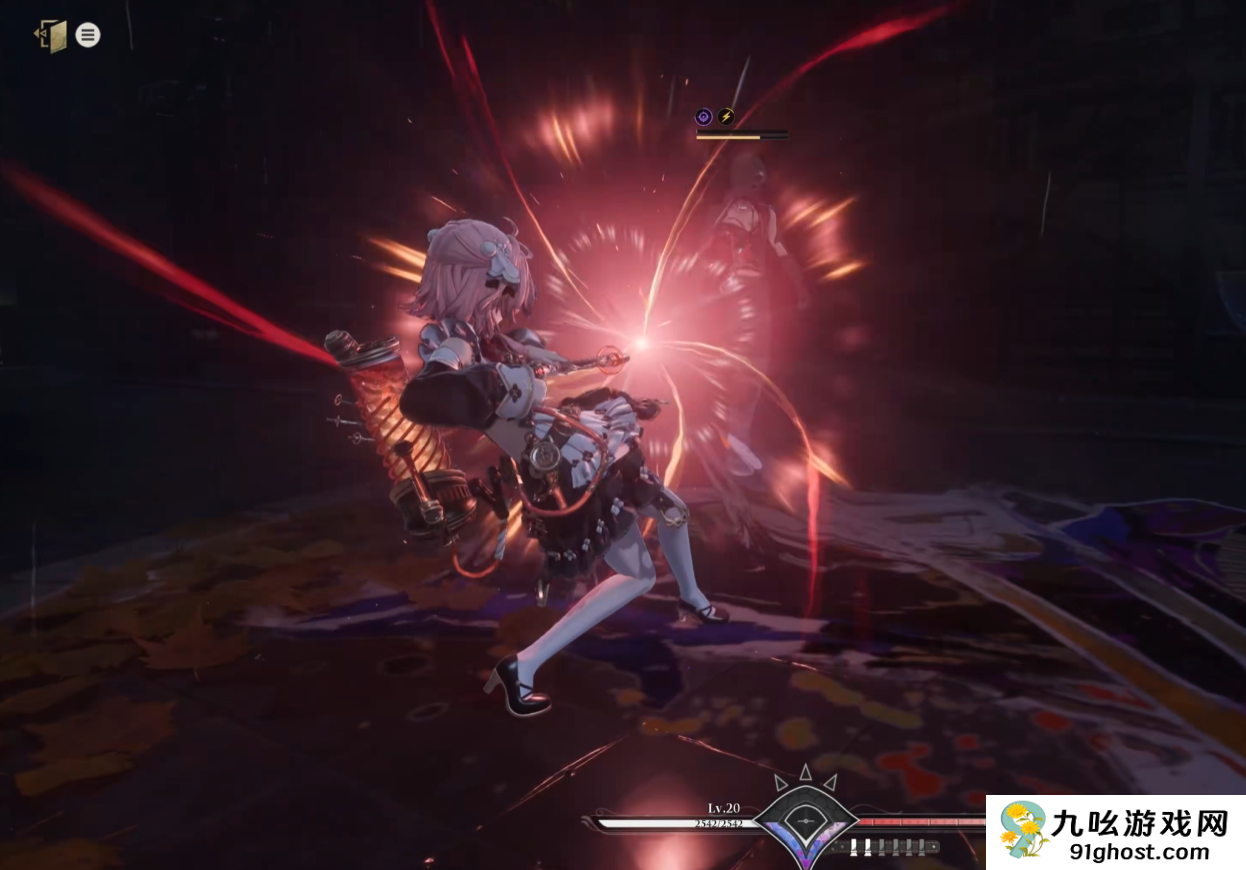Open the 91ghost.com watermark logo
This screenshot has height=870, width=1246.
point(1116,832)
